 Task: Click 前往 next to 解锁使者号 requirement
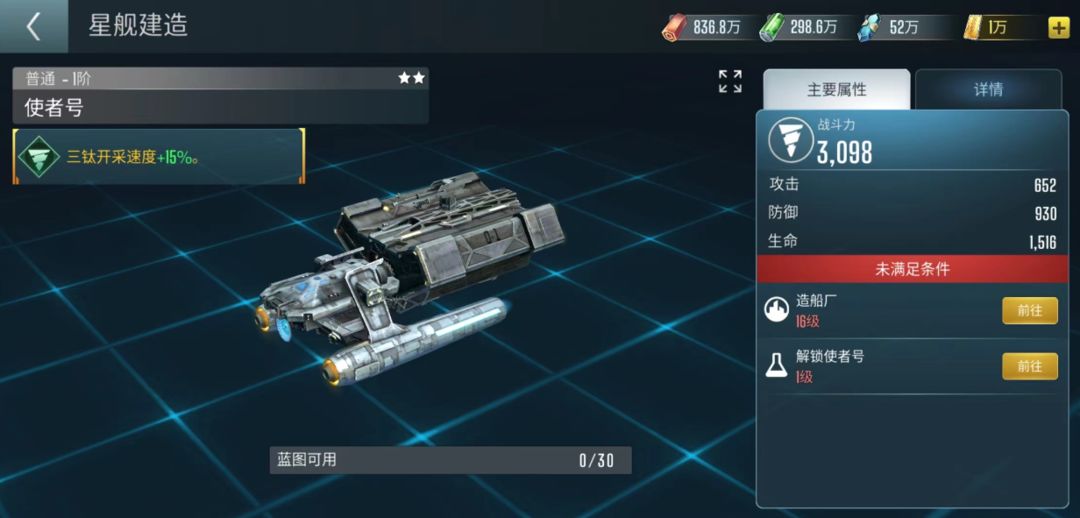tap(1029, 367)
